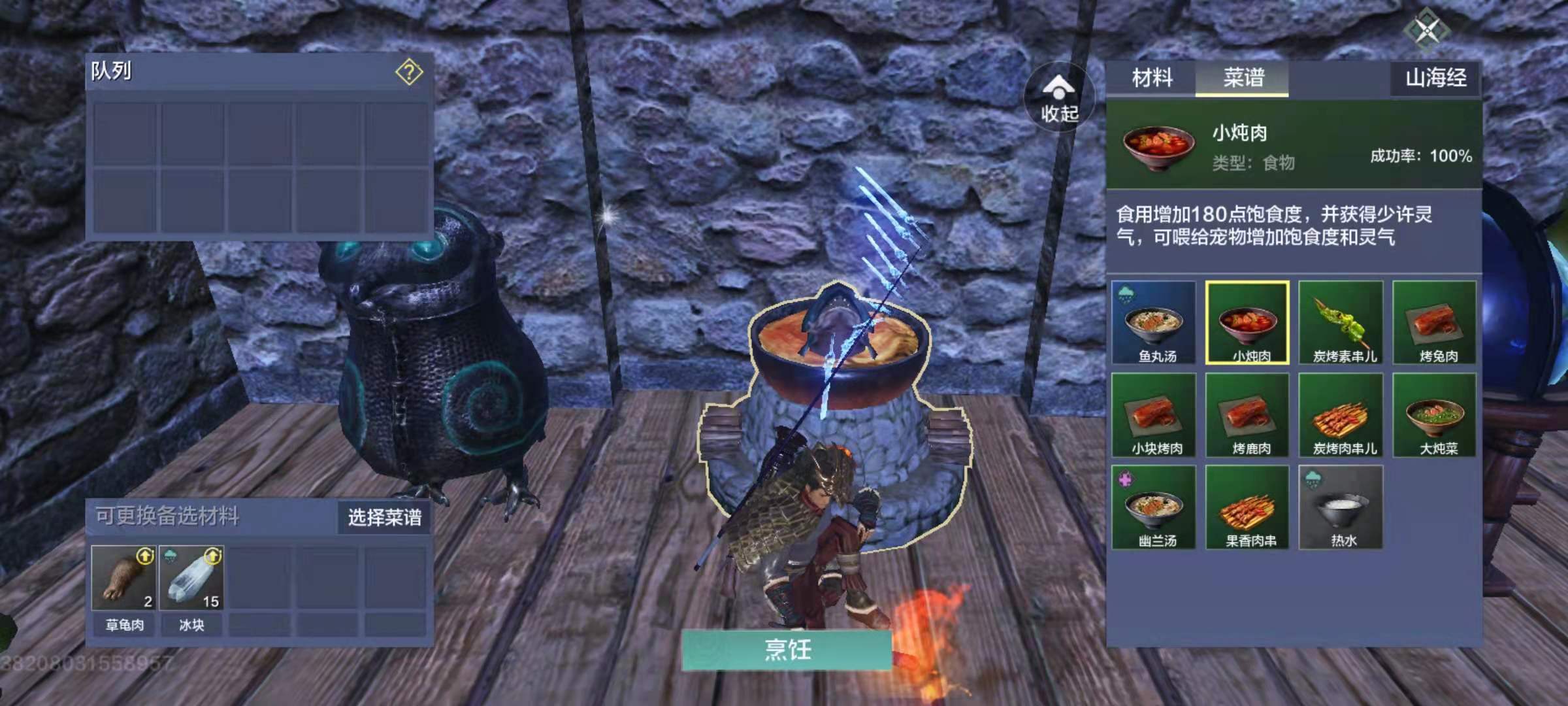Select the 小块烤肉 recipe

[x=1154, y=415]
